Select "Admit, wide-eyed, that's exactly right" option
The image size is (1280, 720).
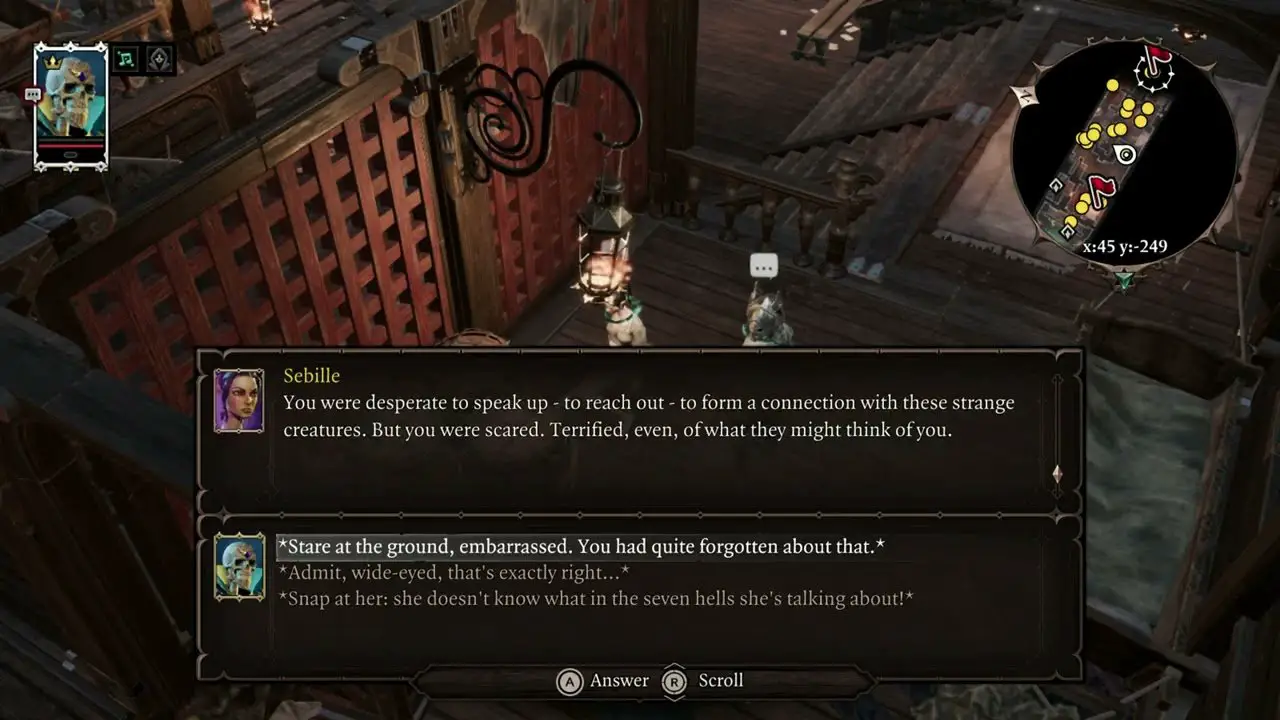click(x=453, y=573)
